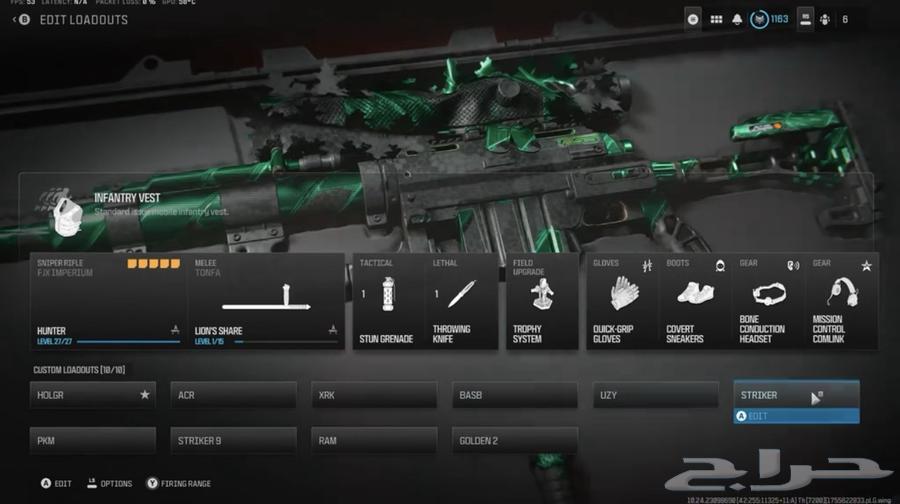Select the BASB loadout
Image resolution: width=900 pixels, height=504 pixels.
(515, 395)
